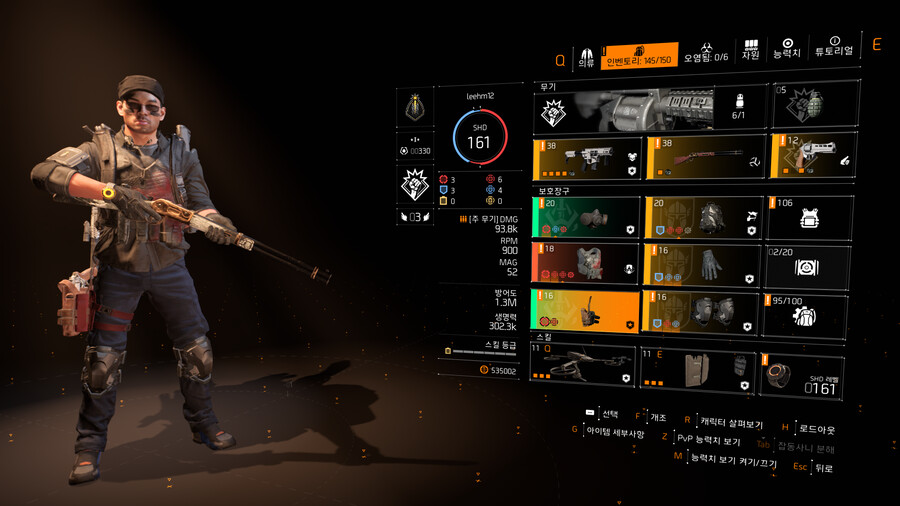Select the grenade launcher specialization weapon slot
Image resolution: width=900 pixels, height=506 pixels.
(648, 108)
